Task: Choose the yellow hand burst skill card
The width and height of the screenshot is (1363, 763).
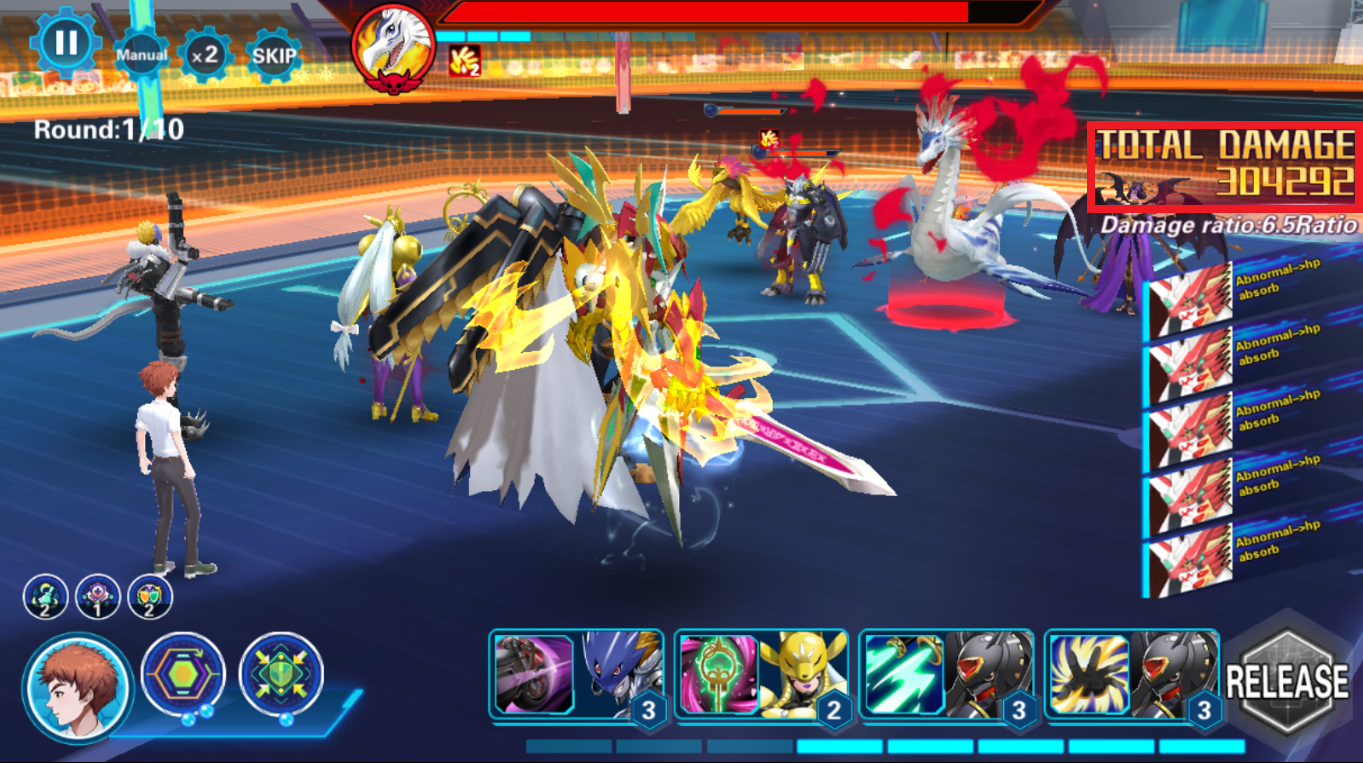Action: click(x=1130, y=675)
